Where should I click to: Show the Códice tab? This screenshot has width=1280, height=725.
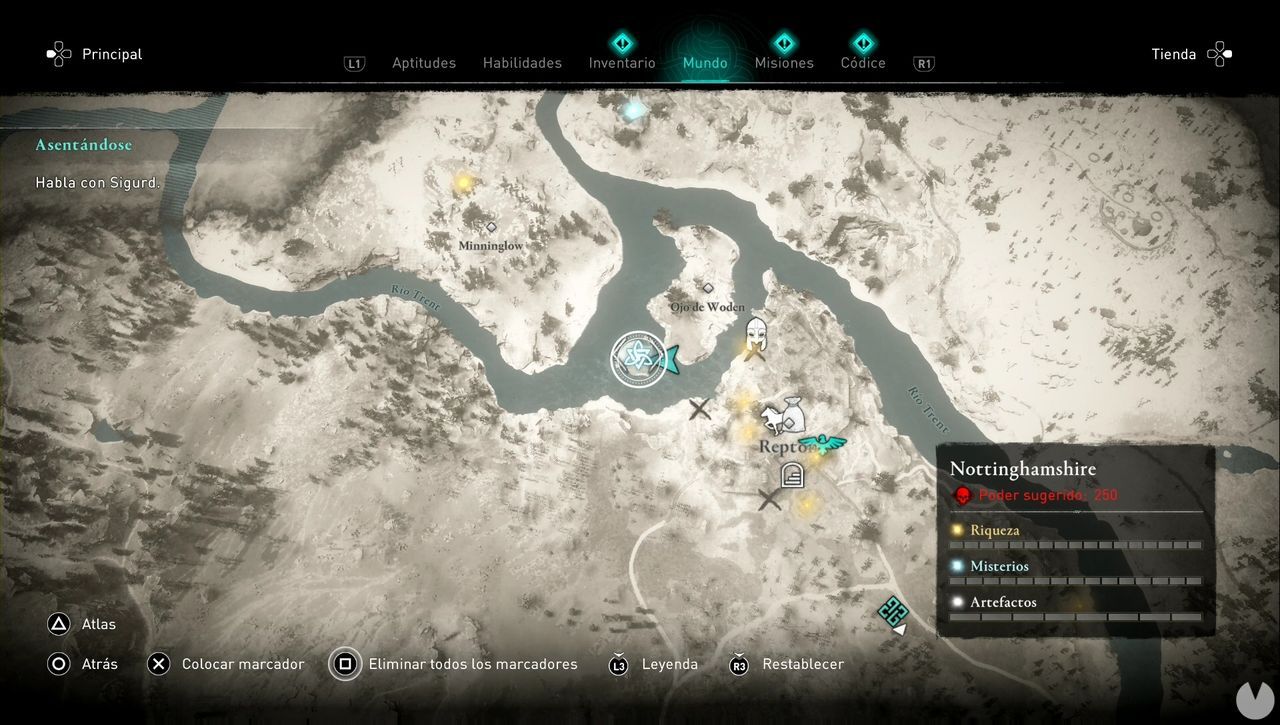(x=863, y=62)
